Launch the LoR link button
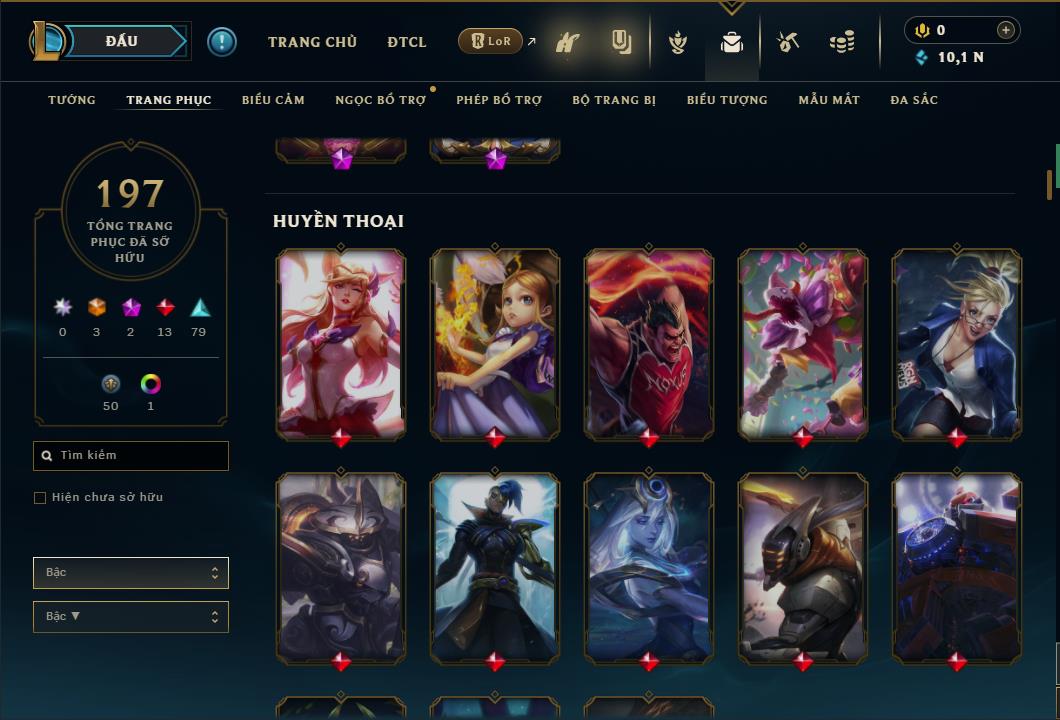 490,41
